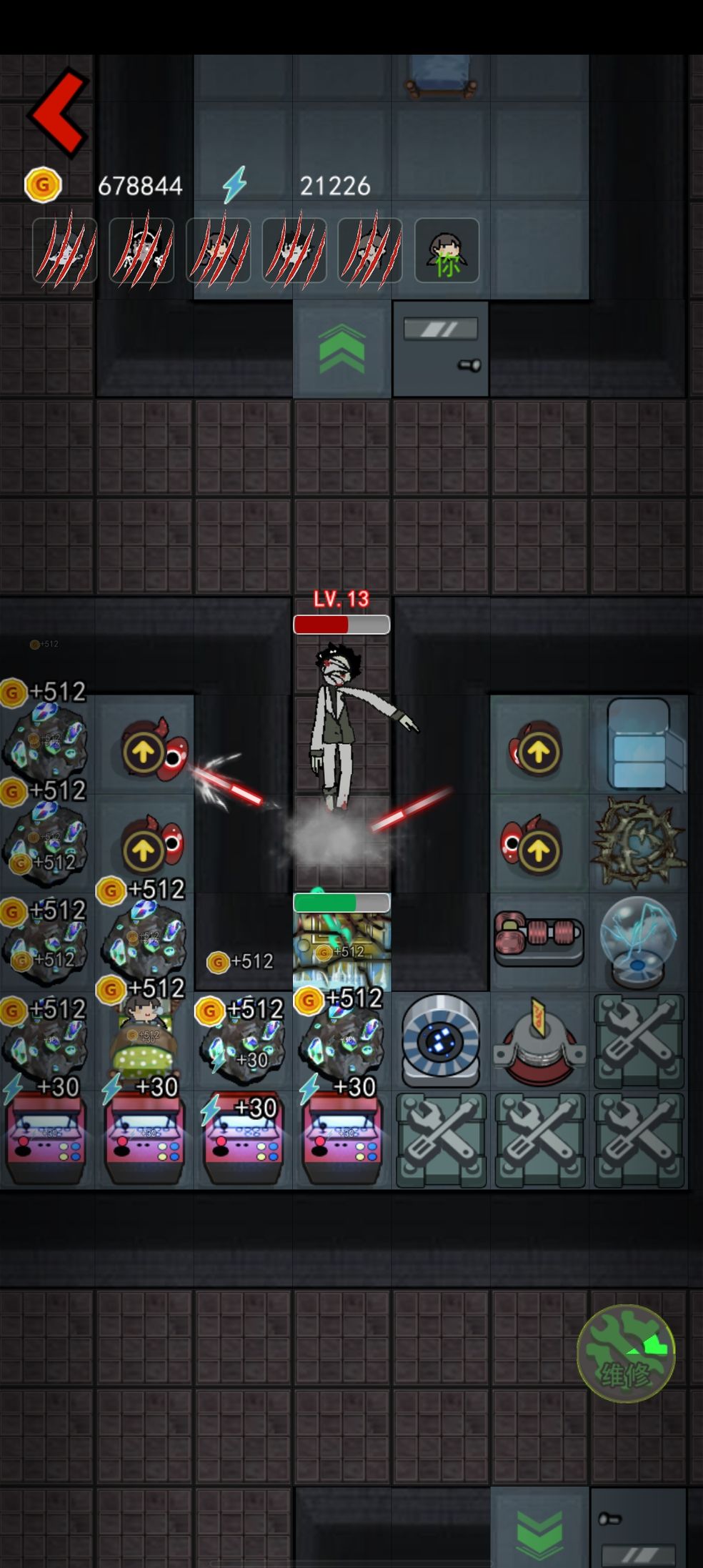Select your own player avatar marked 你

(x=447, y=251)
